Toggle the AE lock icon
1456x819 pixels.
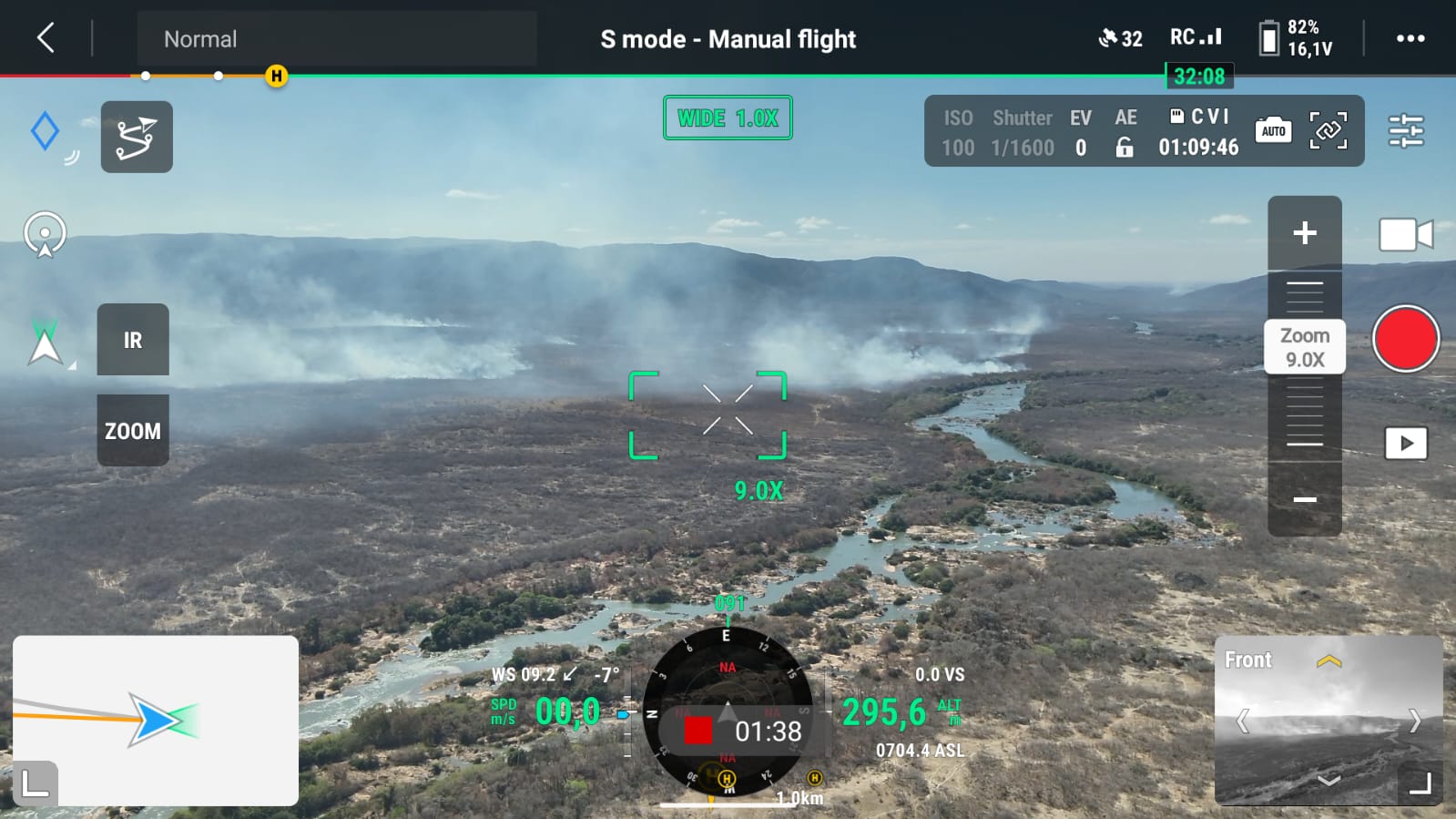1125,148
